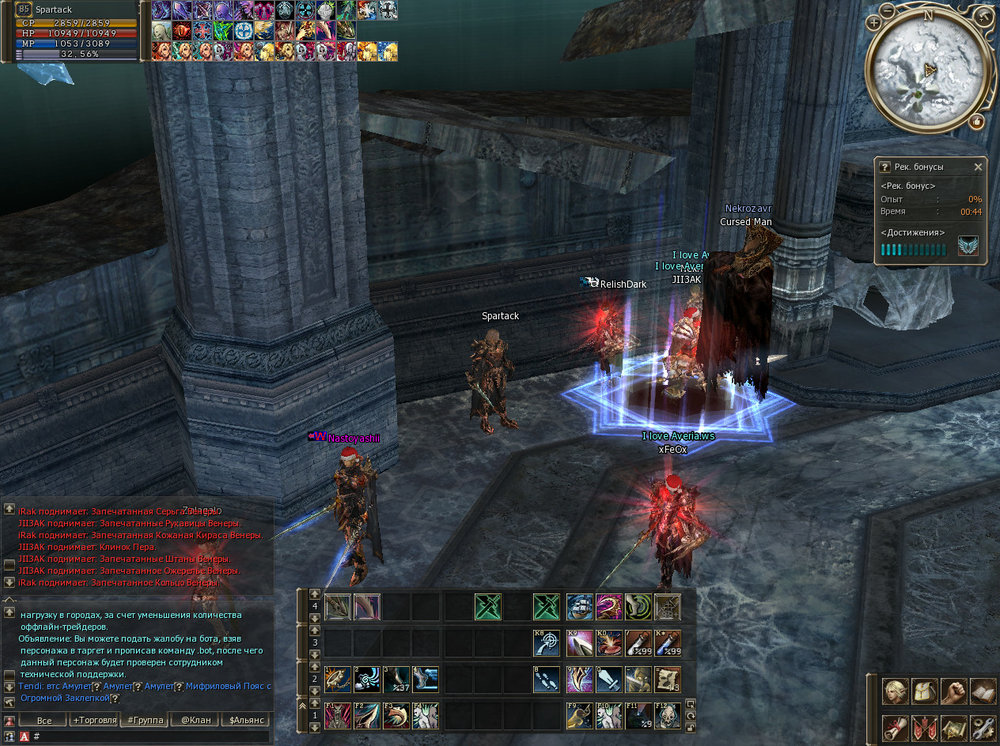The height and width of the screenshot is (746, 1000).
Task: Activate the F1 hotbar skill
Action: (338, 714)
